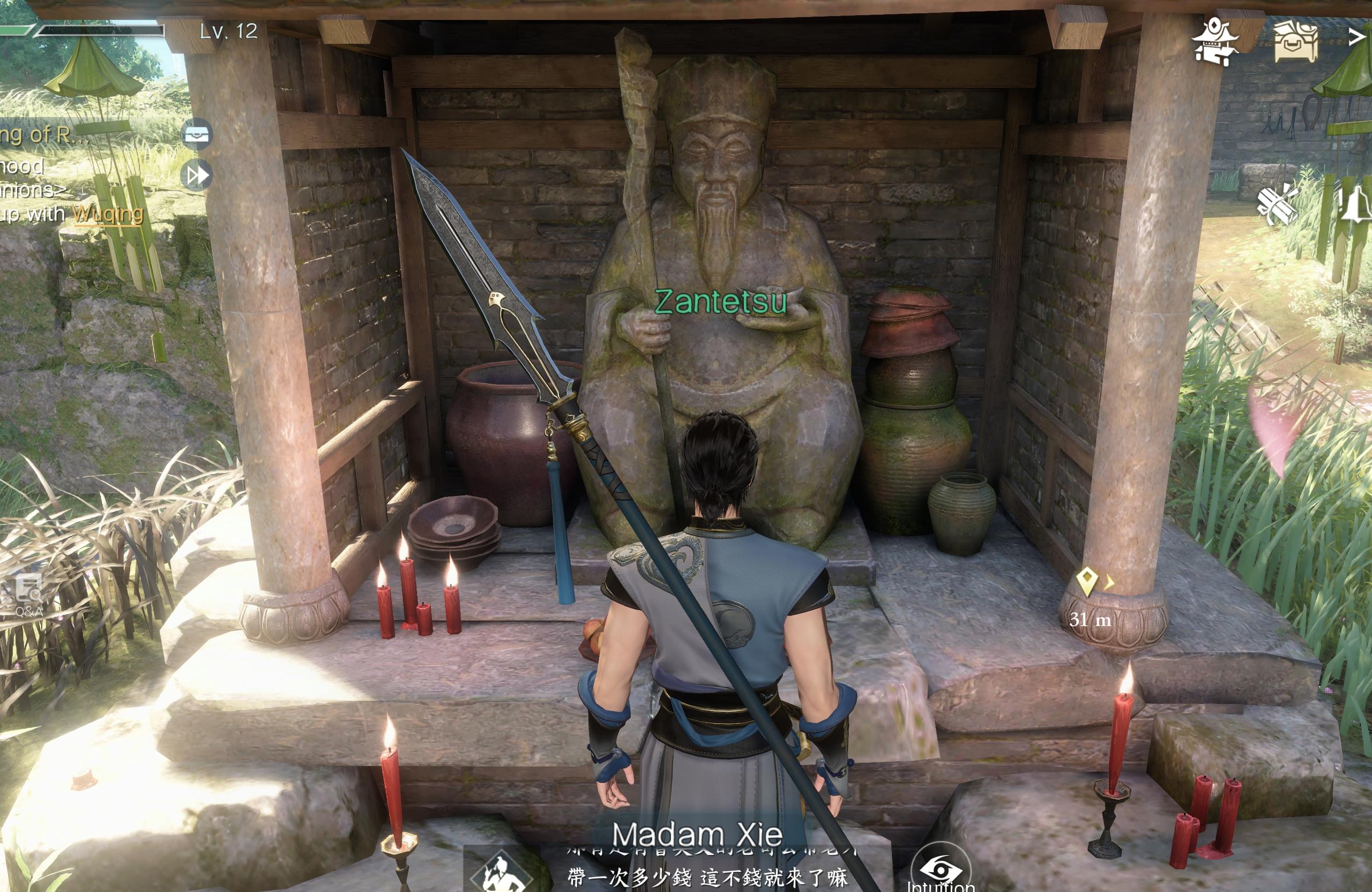Select the yellow 31 m waypoint marker
The width and height of the screenshot is (1372, 892).
[1086, 581]
